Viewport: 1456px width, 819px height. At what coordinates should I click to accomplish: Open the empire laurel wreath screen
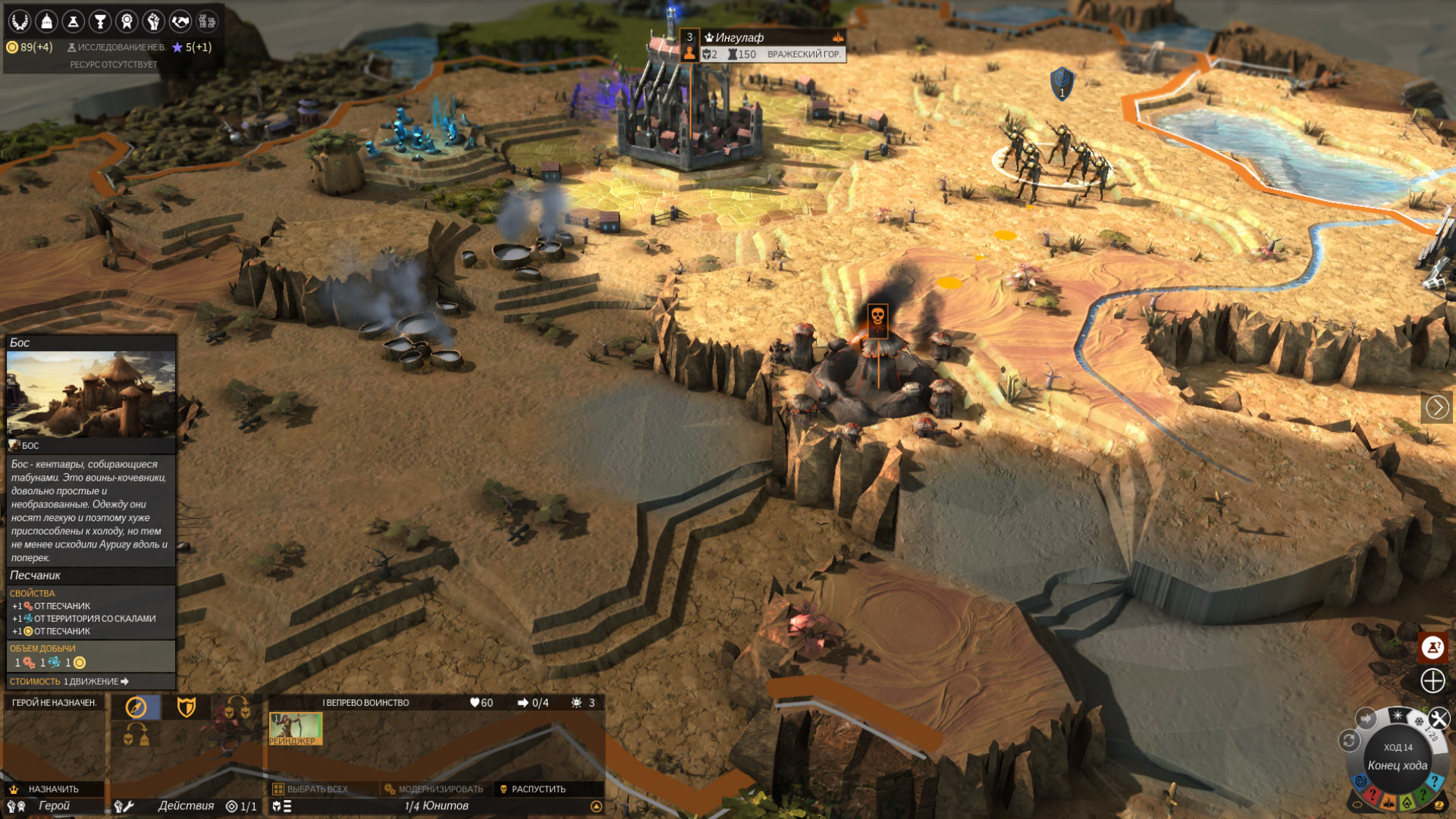20,21
